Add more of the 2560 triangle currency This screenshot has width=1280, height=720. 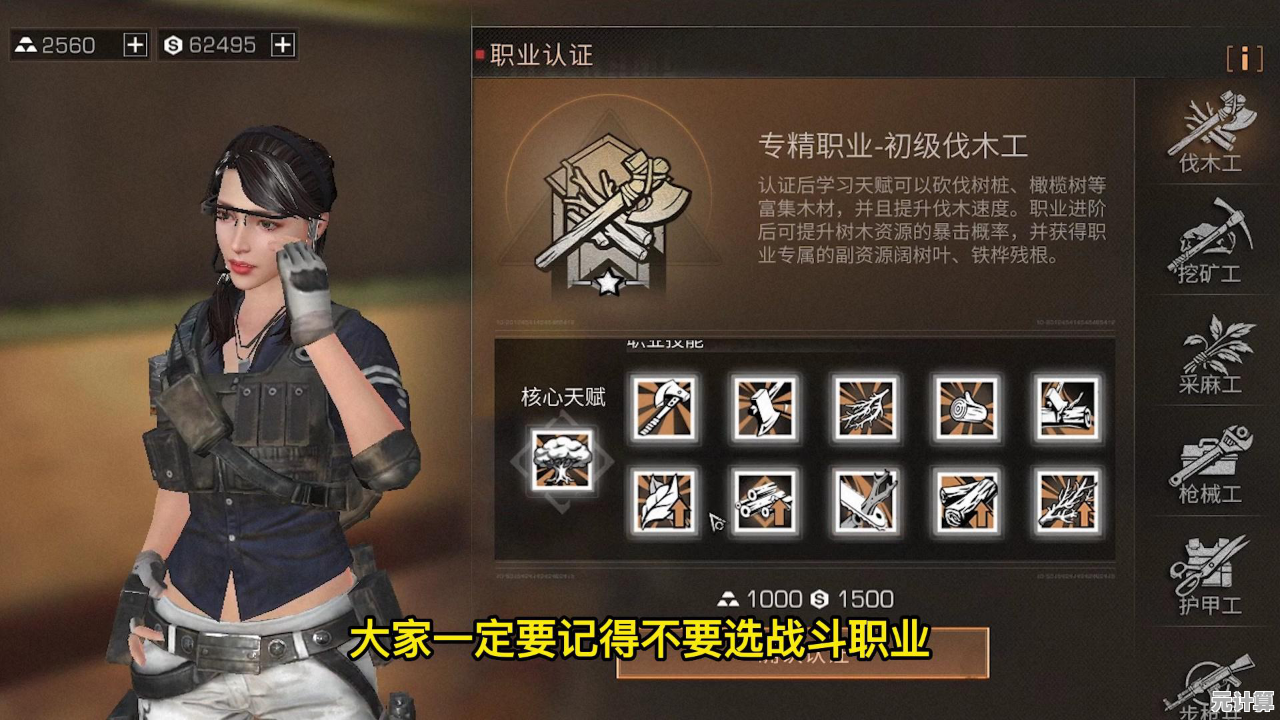tap(135, 45)
